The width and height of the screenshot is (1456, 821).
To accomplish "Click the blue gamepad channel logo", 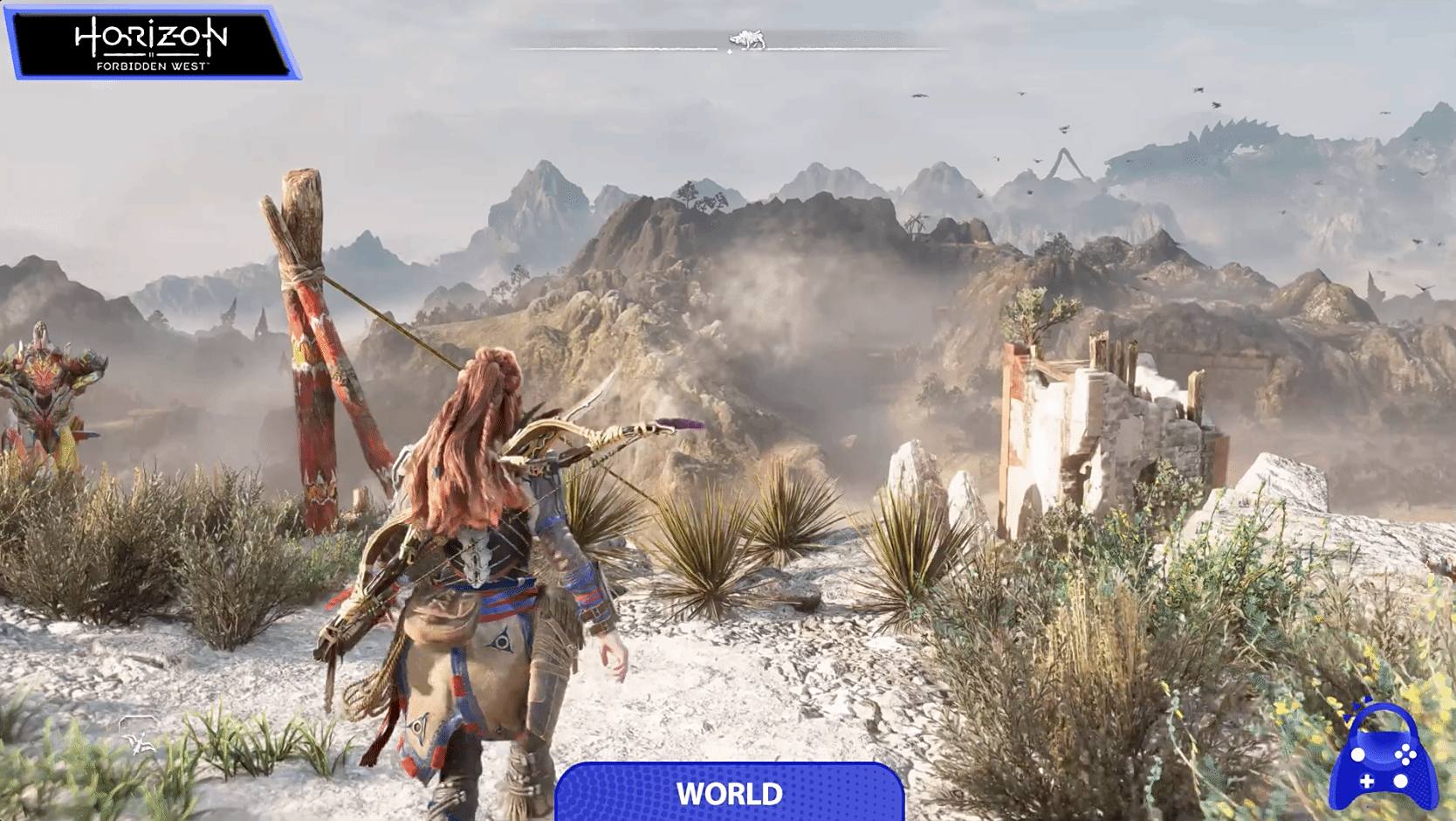I will [x=1384, y=756].
